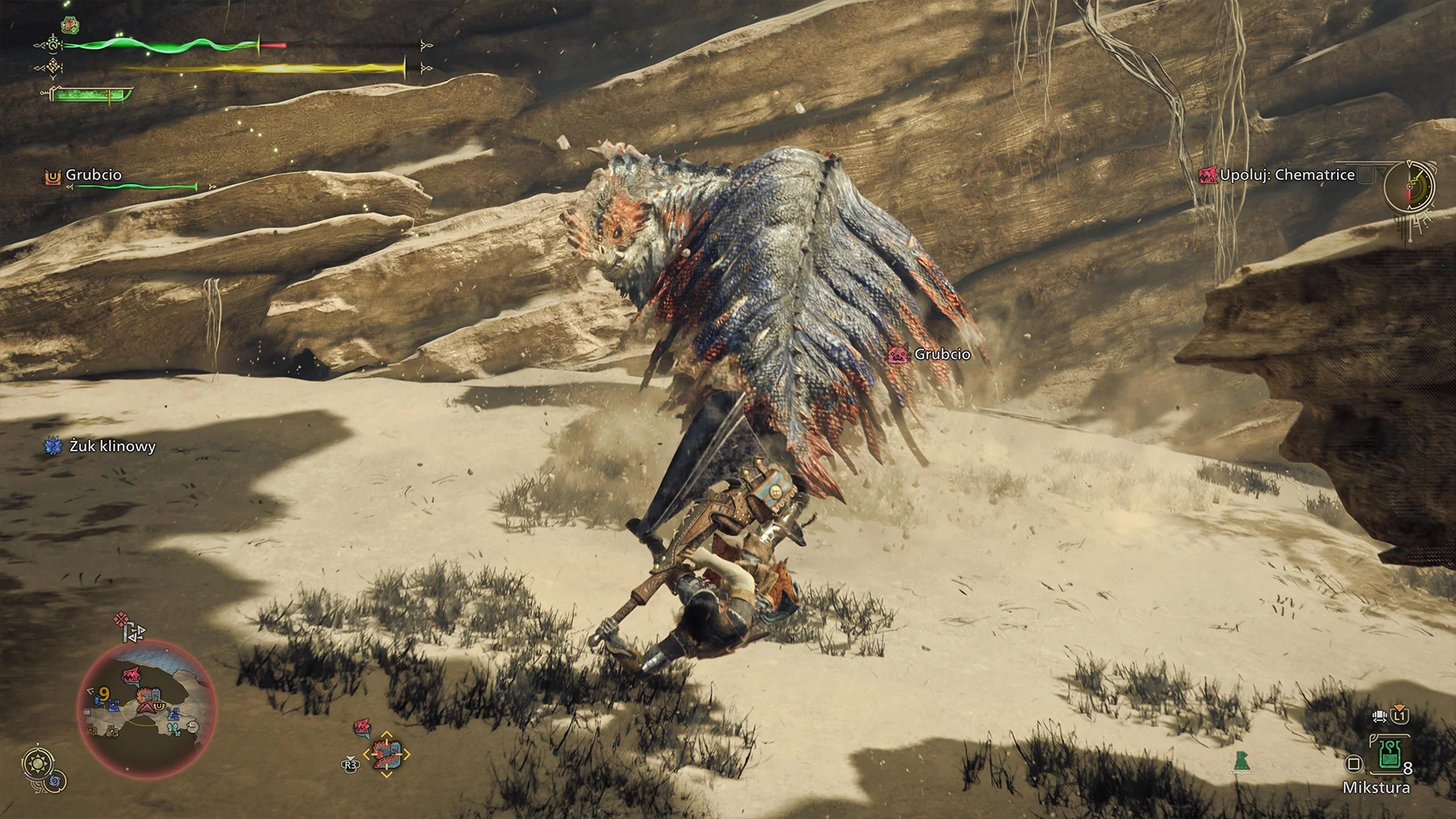The width and height of the screenshot is (1456, 819).
Task: Select the targeted Chematrice monster icon
Action: (387, 755)
